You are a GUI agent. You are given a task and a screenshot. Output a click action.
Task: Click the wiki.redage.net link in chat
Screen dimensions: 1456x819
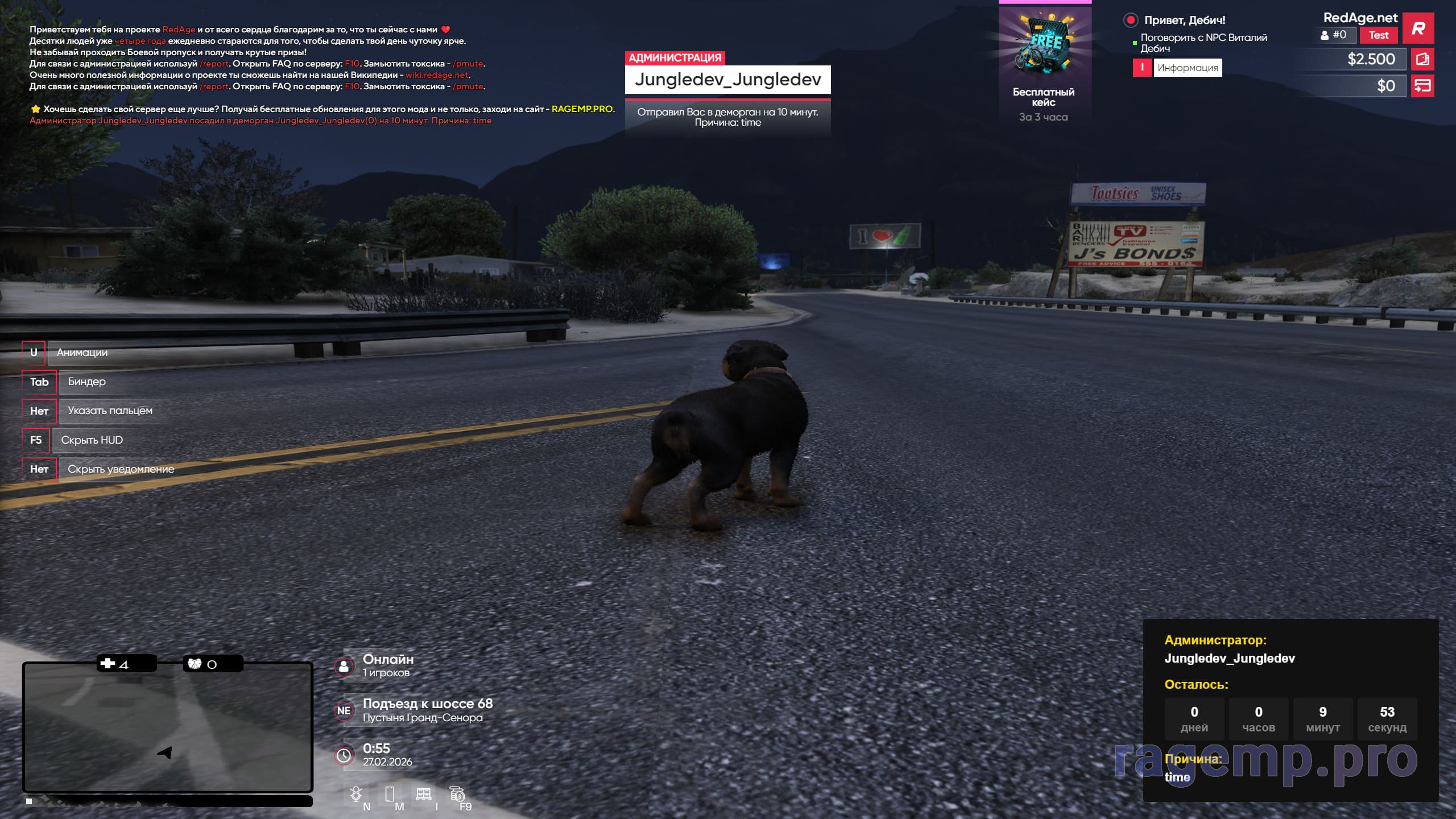tap(437, 75)
